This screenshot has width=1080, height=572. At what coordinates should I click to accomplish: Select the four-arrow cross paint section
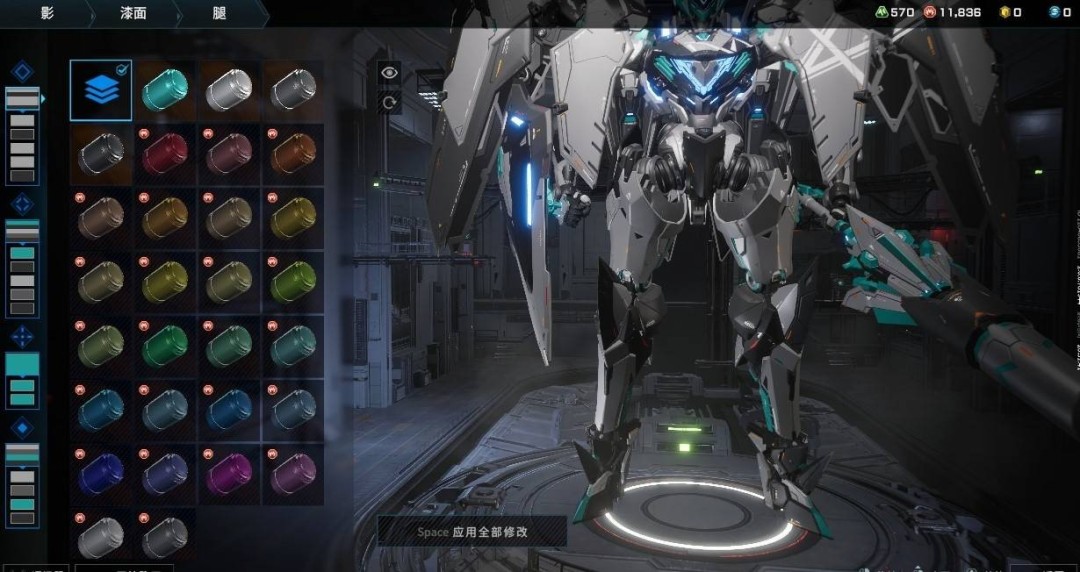tap(22, 337)
